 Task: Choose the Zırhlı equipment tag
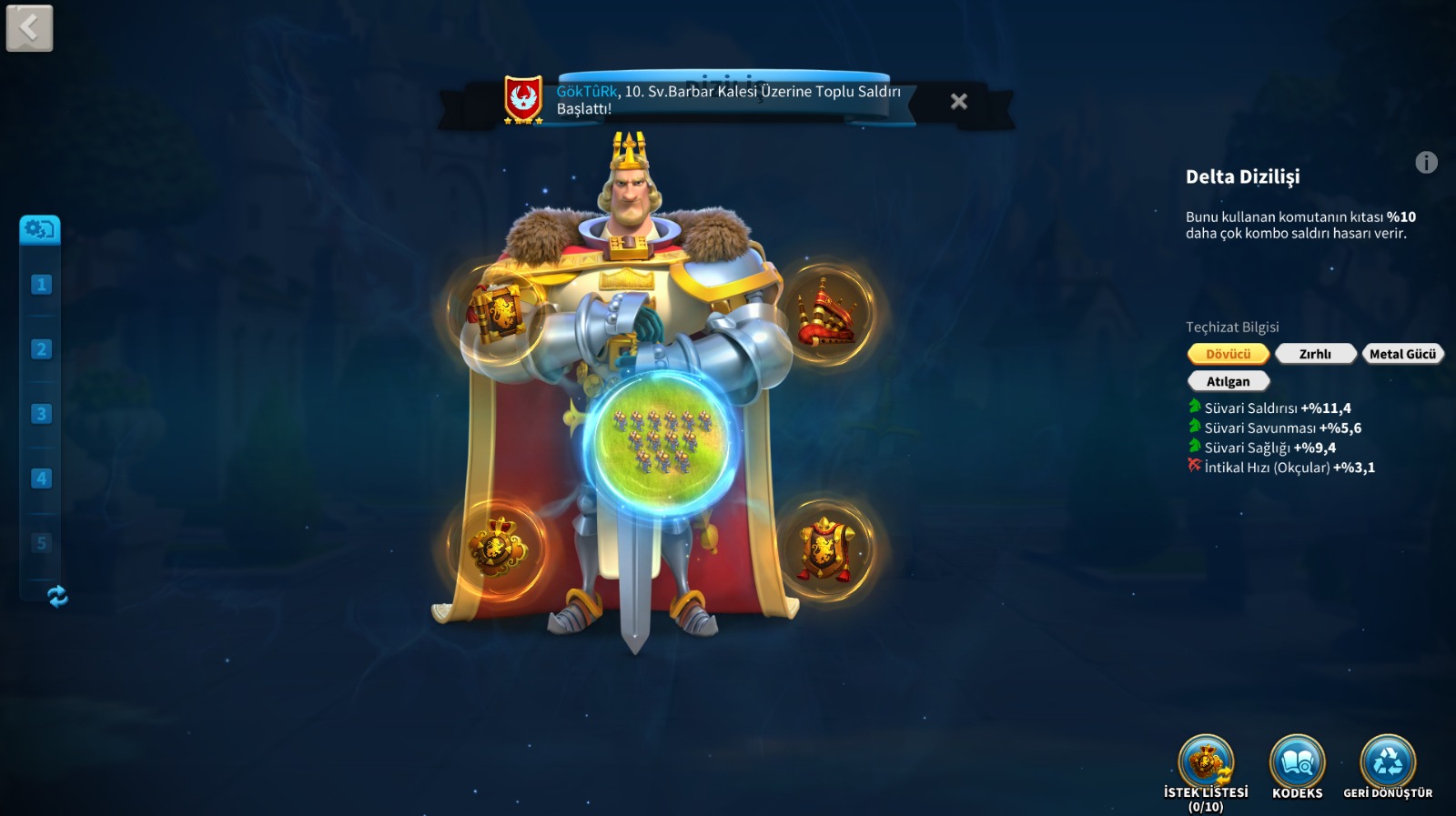coord(1315,354)
